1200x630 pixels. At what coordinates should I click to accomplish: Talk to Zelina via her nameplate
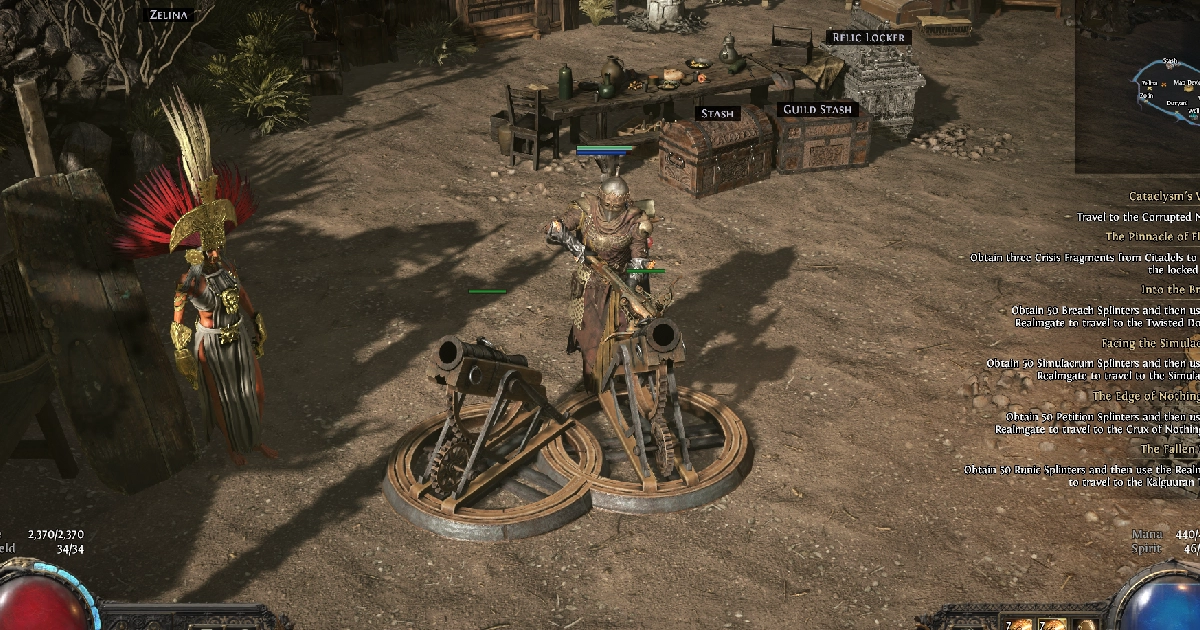click(167, 15)
